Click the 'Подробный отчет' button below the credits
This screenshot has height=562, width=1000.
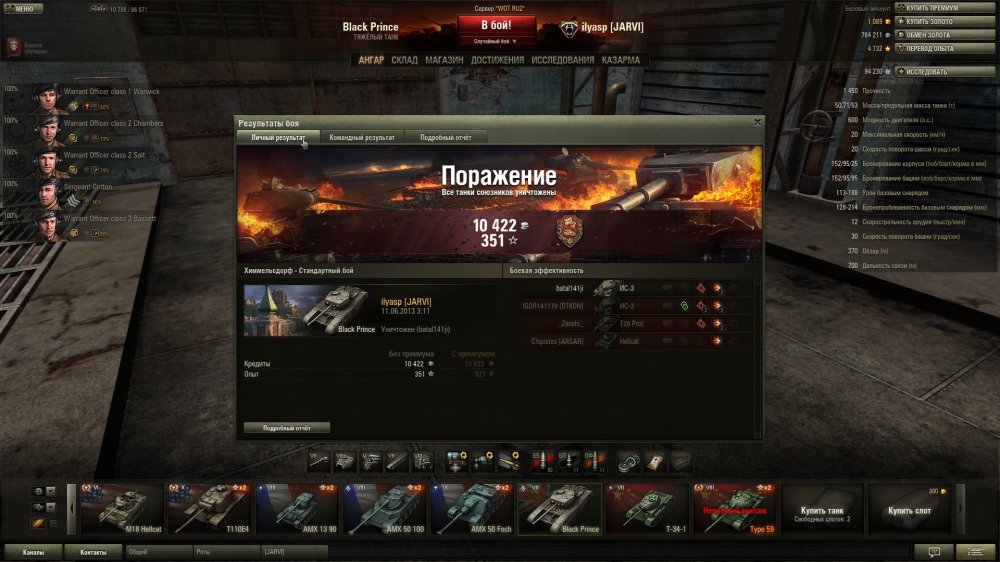click(287, 428)
